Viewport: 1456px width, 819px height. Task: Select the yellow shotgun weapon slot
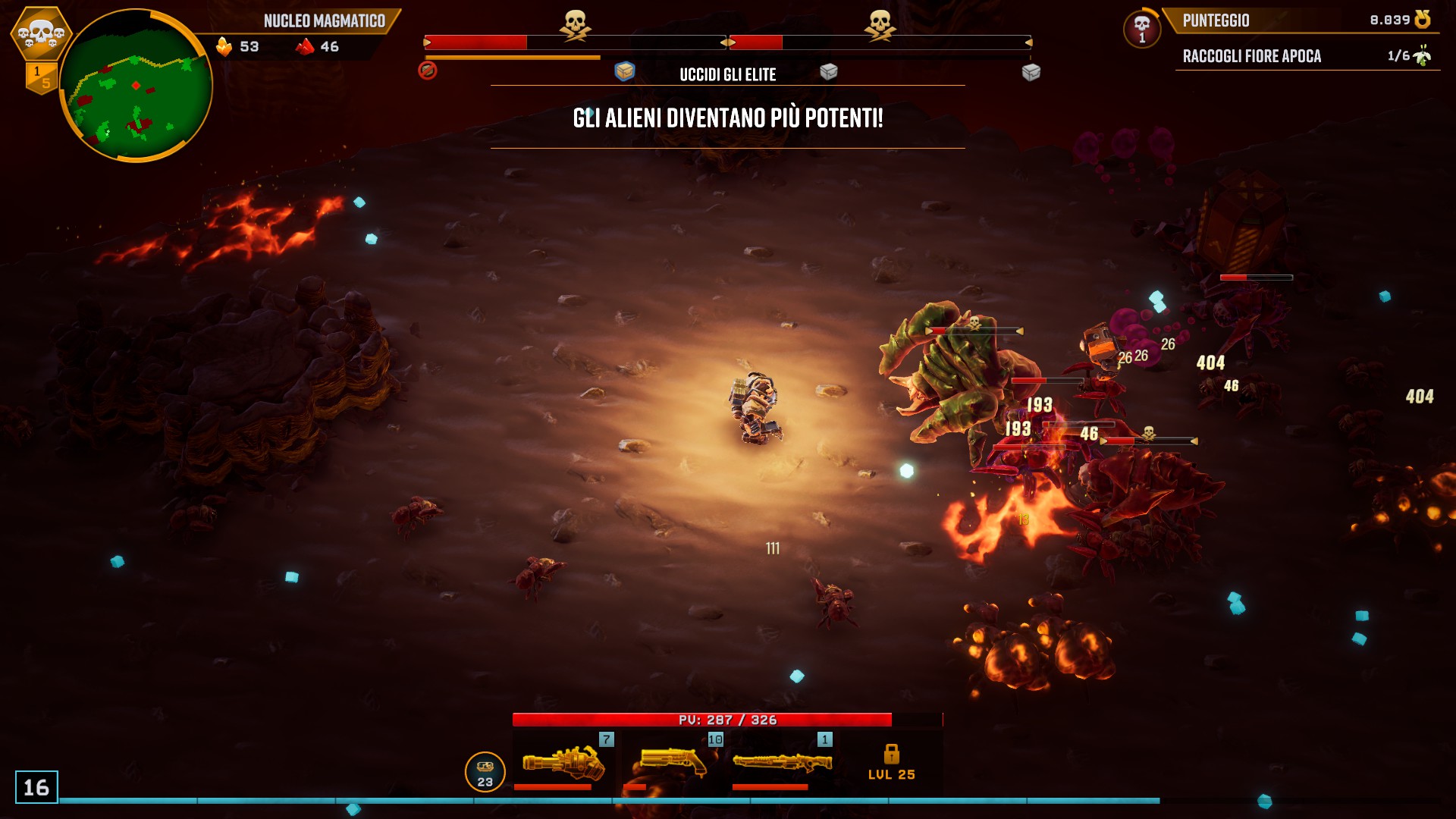click(x=673, y=761)
